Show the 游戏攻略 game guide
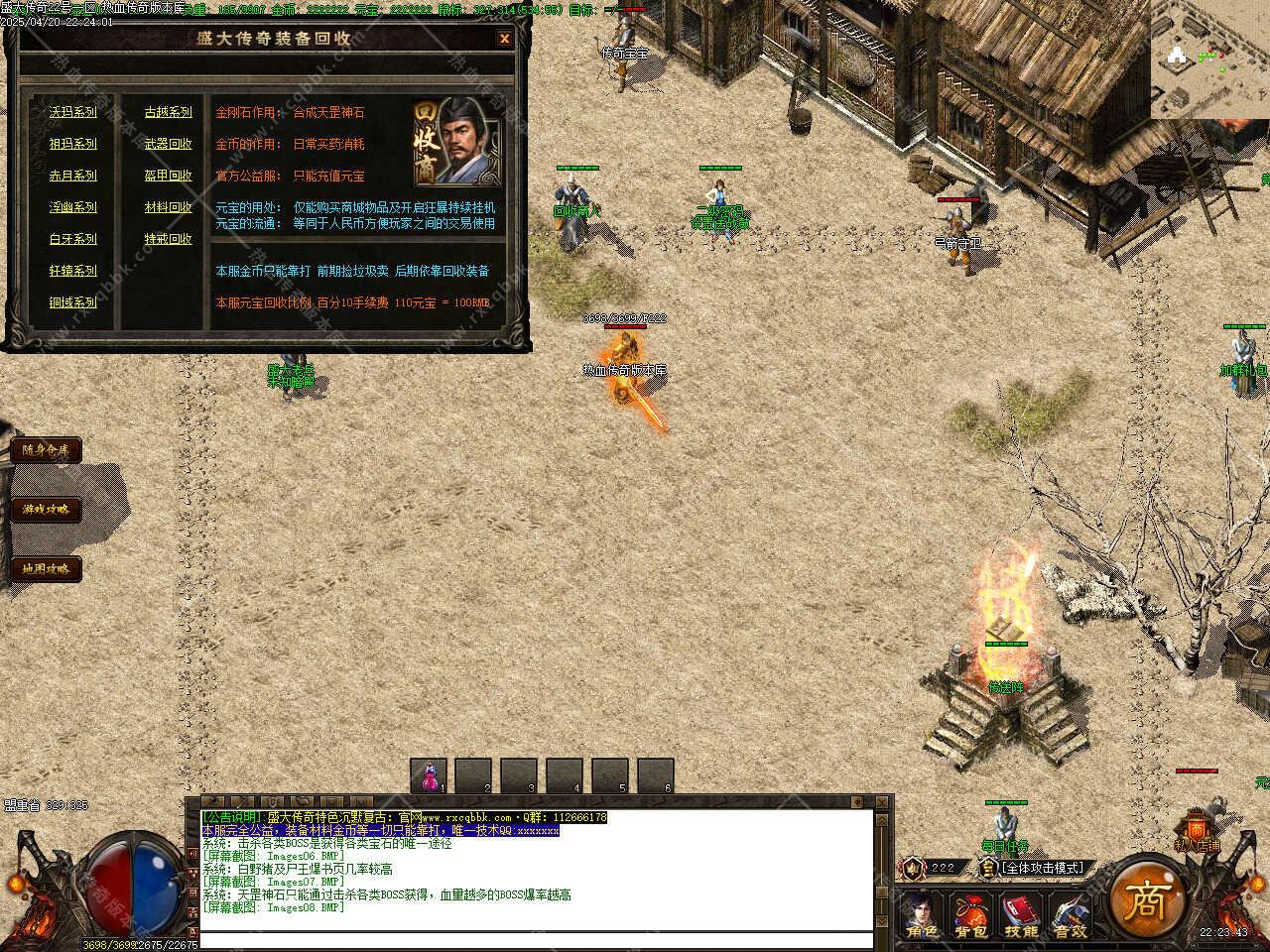This screenshot has height=952, width=1270. click(46, 510)
